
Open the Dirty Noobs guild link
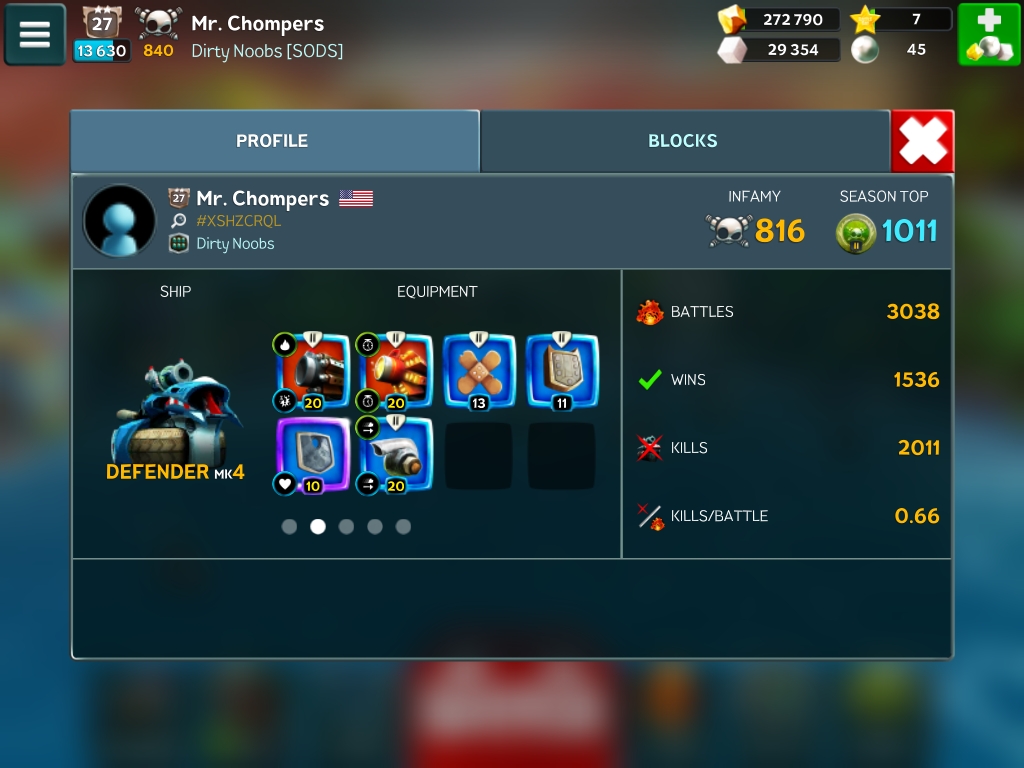click(x=234, y=244)
